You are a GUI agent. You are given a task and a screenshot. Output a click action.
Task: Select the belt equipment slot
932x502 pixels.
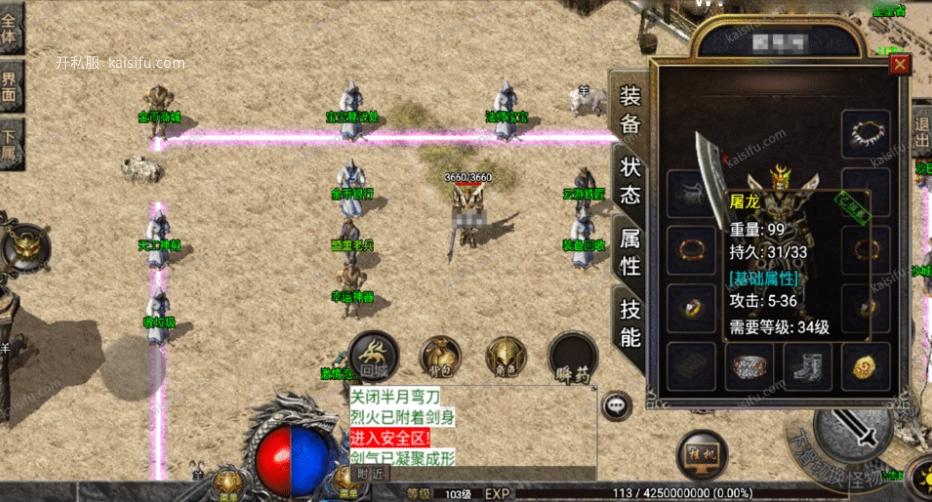coord(747,366)
